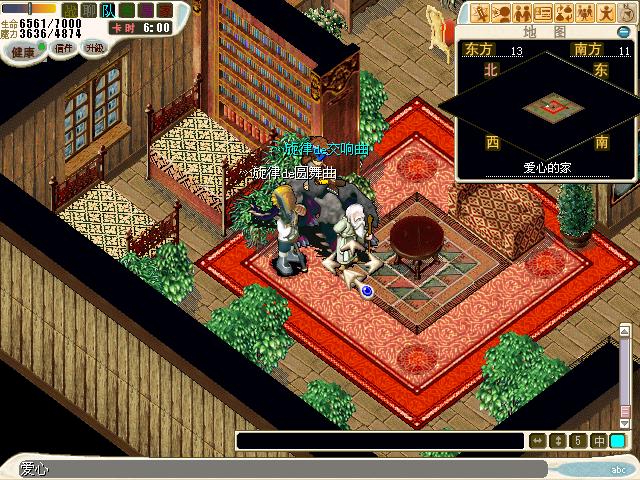Click the 升級 level-up button
Screen dimensions: 640x480
(95, 48)
